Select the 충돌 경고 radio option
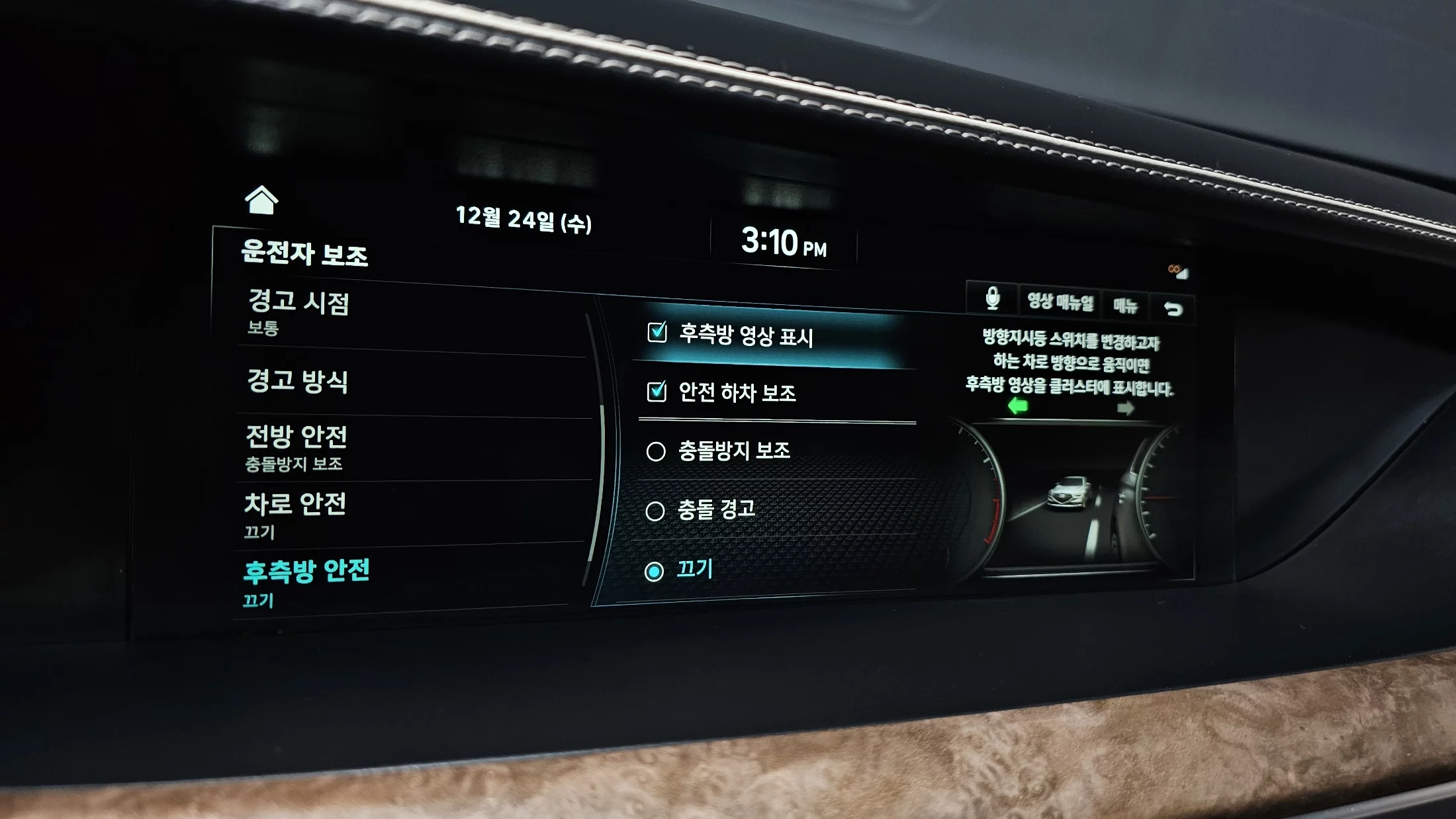The height and width of the screenshot is (819, 1456). (655, 511)
